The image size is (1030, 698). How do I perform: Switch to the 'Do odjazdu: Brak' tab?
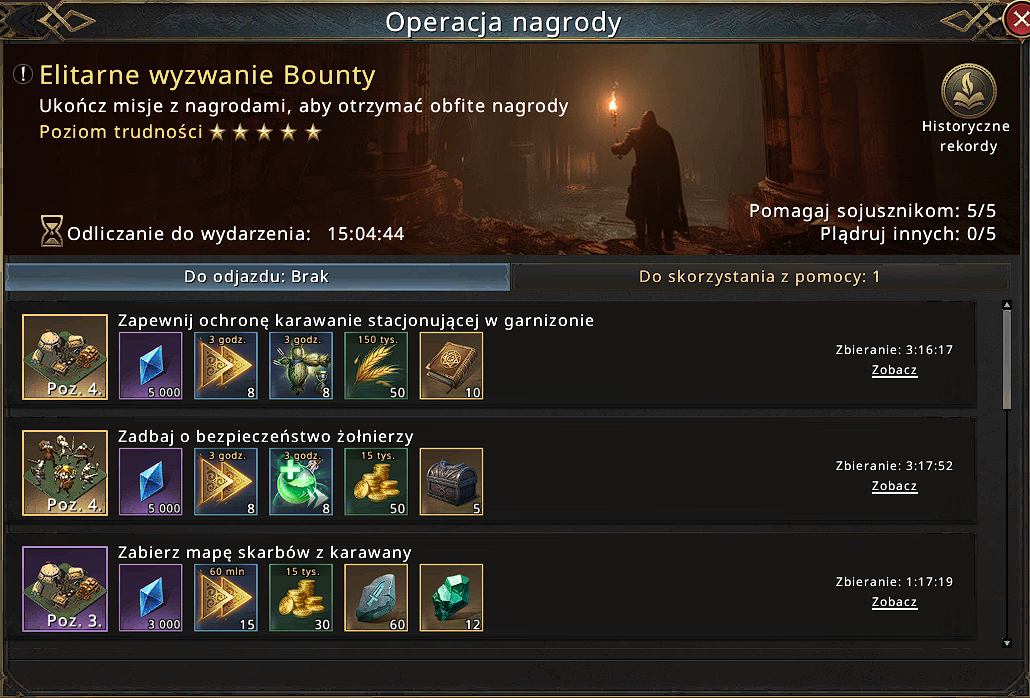257,277
